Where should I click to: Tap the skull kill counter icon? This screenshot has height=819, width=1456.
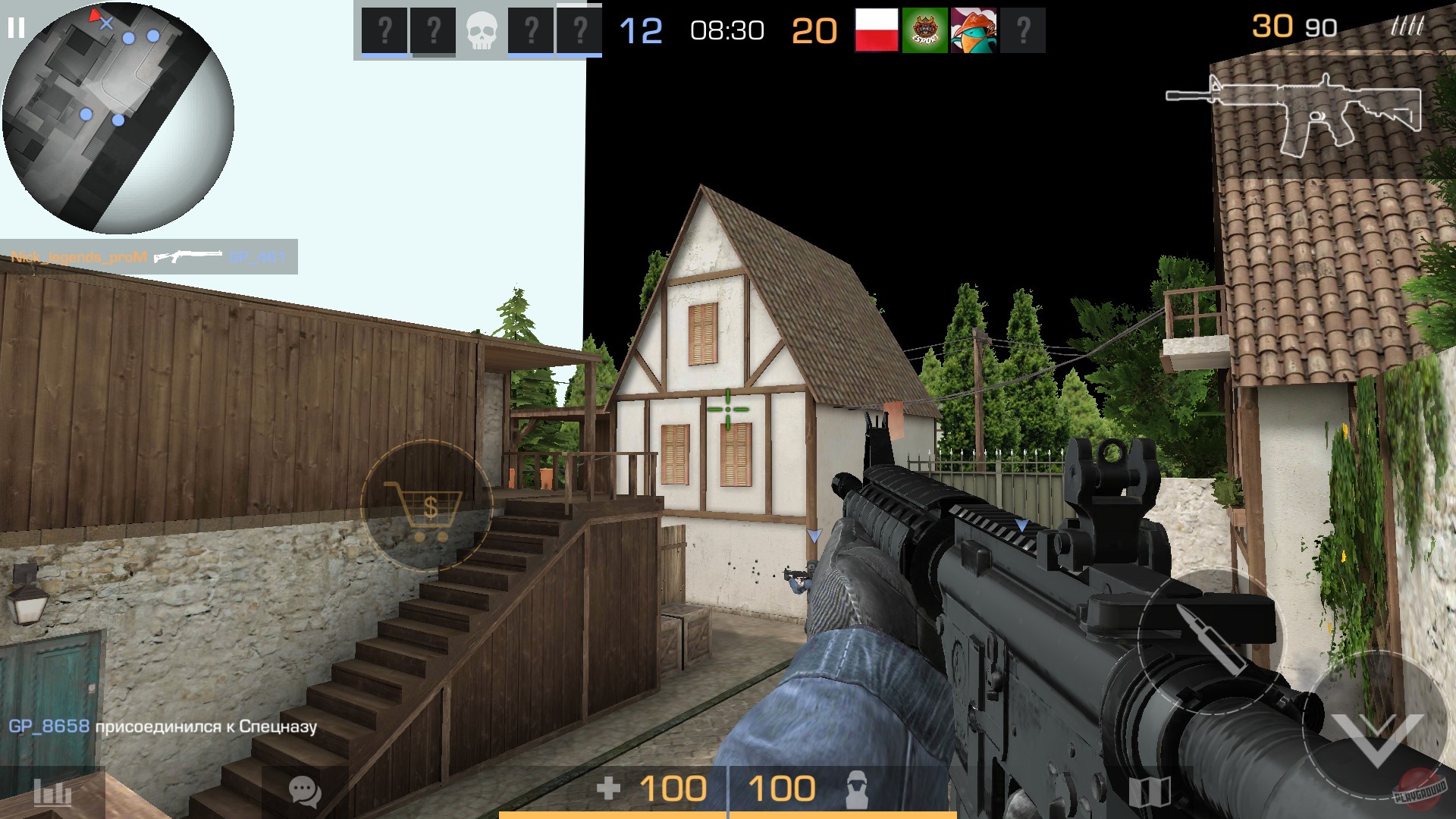click(x=482, y=29)
